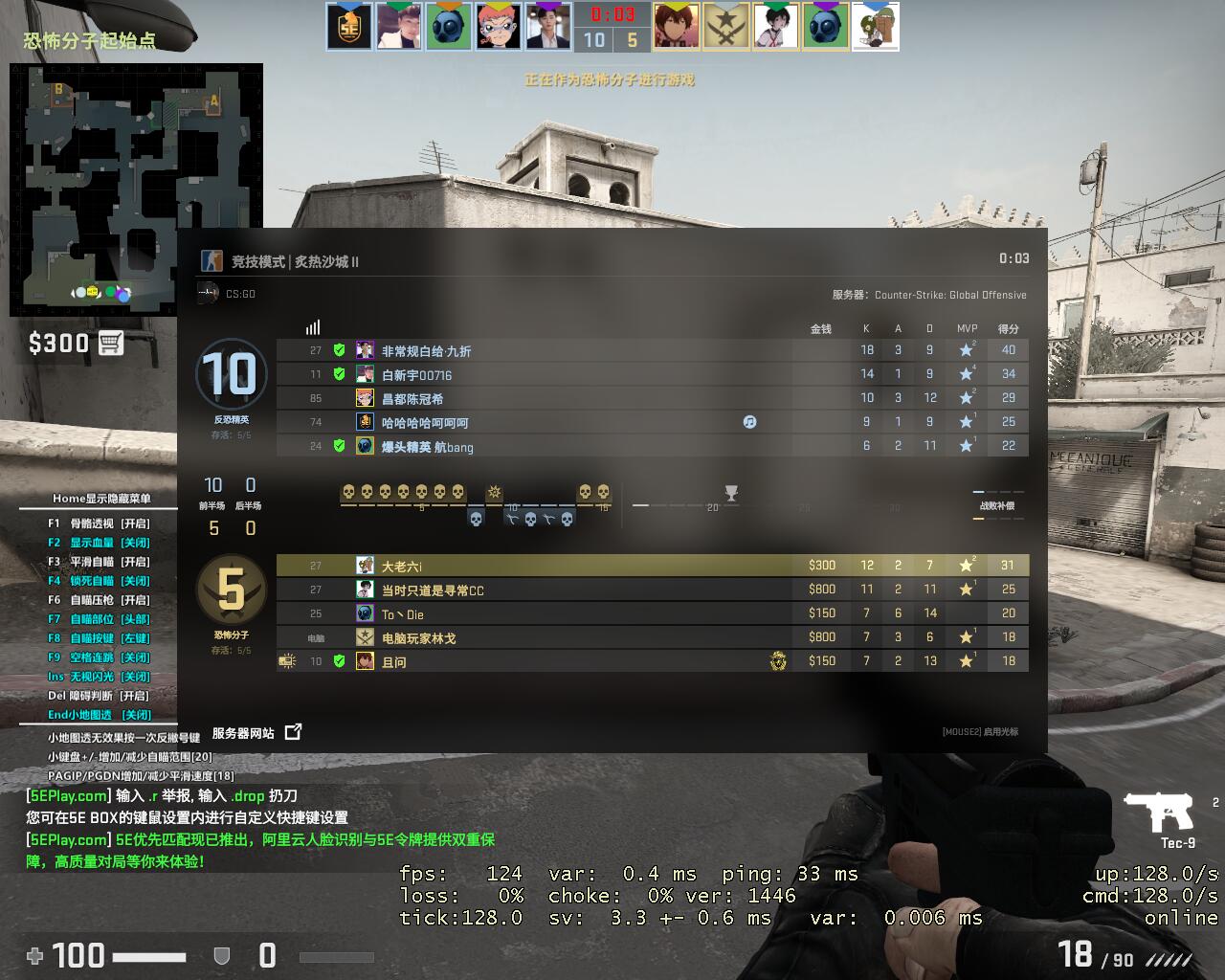Click the trophy icon on the round timeline
The height and width of the screenshot is (980, 1225).
(731, 493)
